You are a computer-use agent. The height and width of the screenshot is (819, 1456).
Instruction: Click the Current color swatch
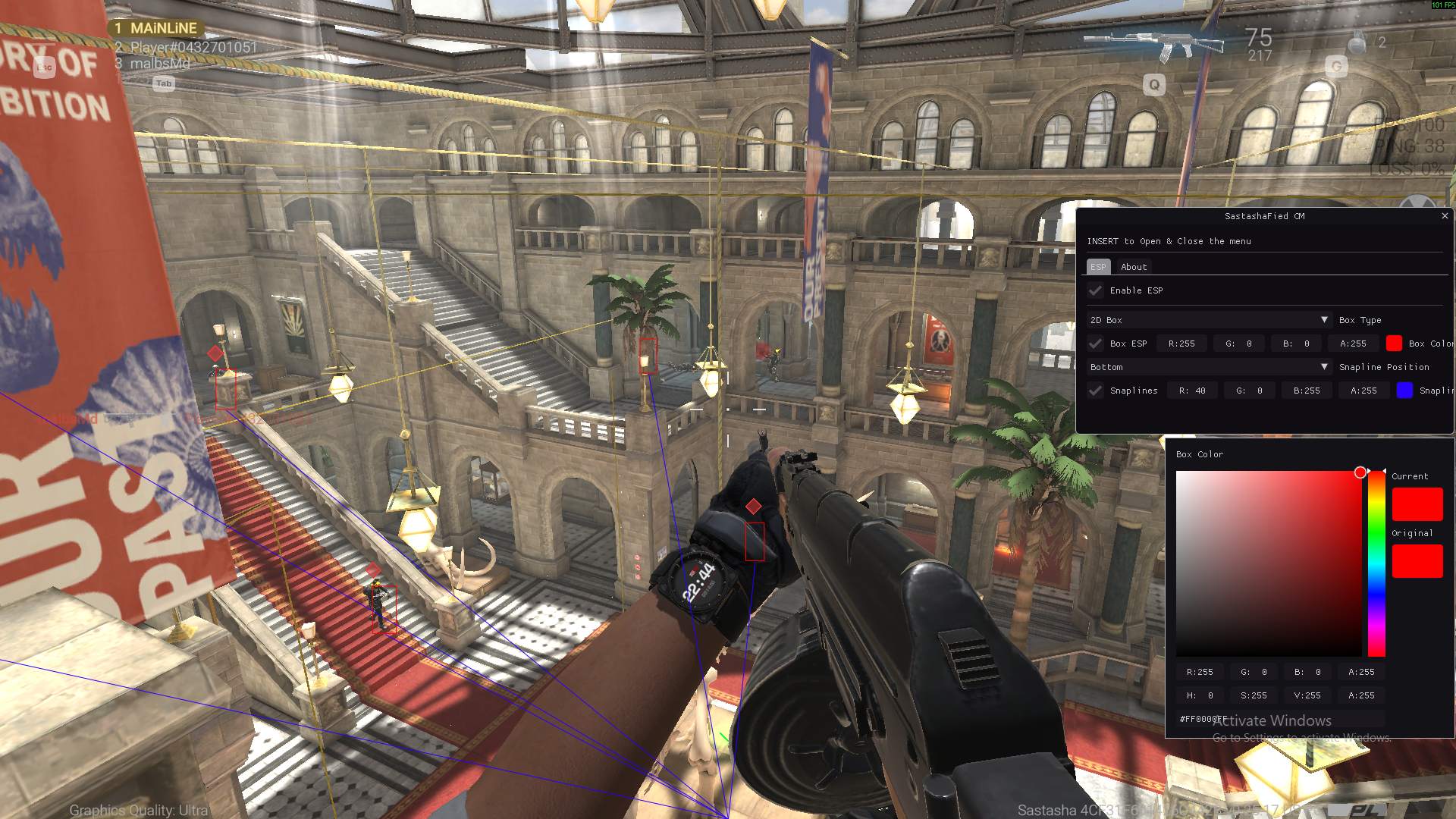coord(1417,504)
